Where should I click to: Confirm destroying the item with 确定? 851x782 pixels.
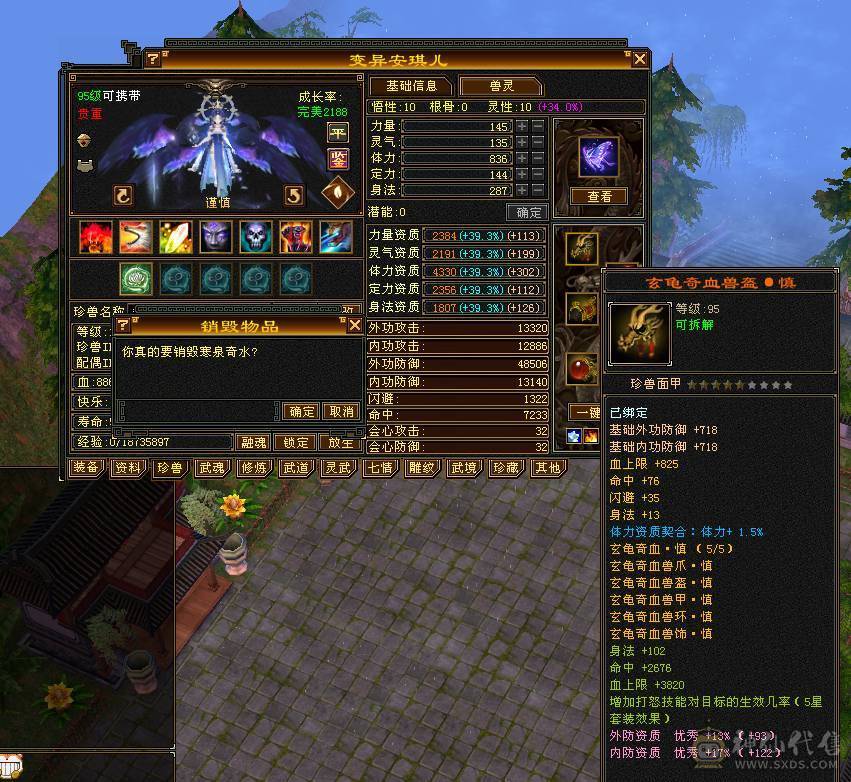pyautogui.click(x=301, y=411)
